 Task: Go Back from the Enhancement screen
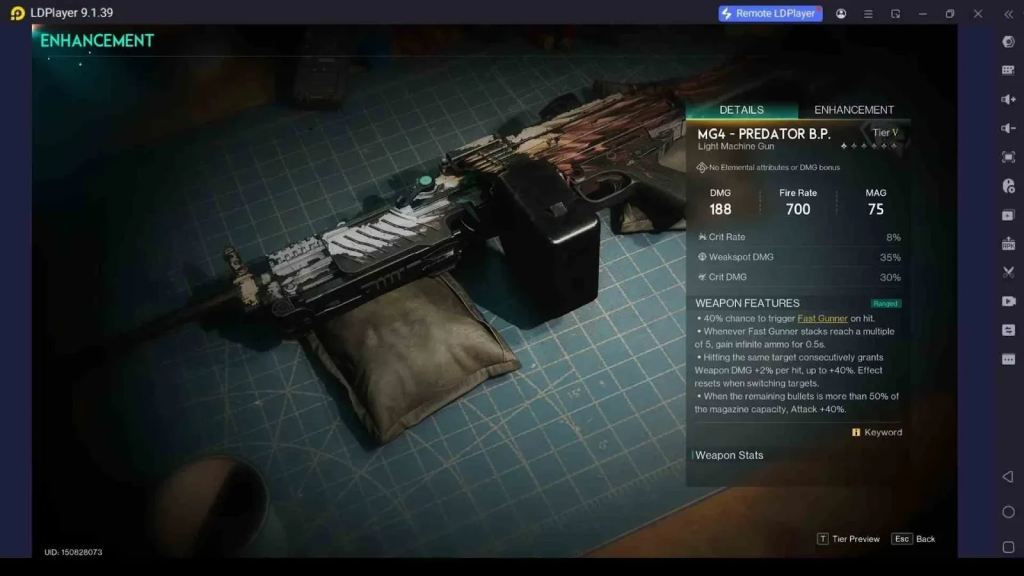pos(914,539)
